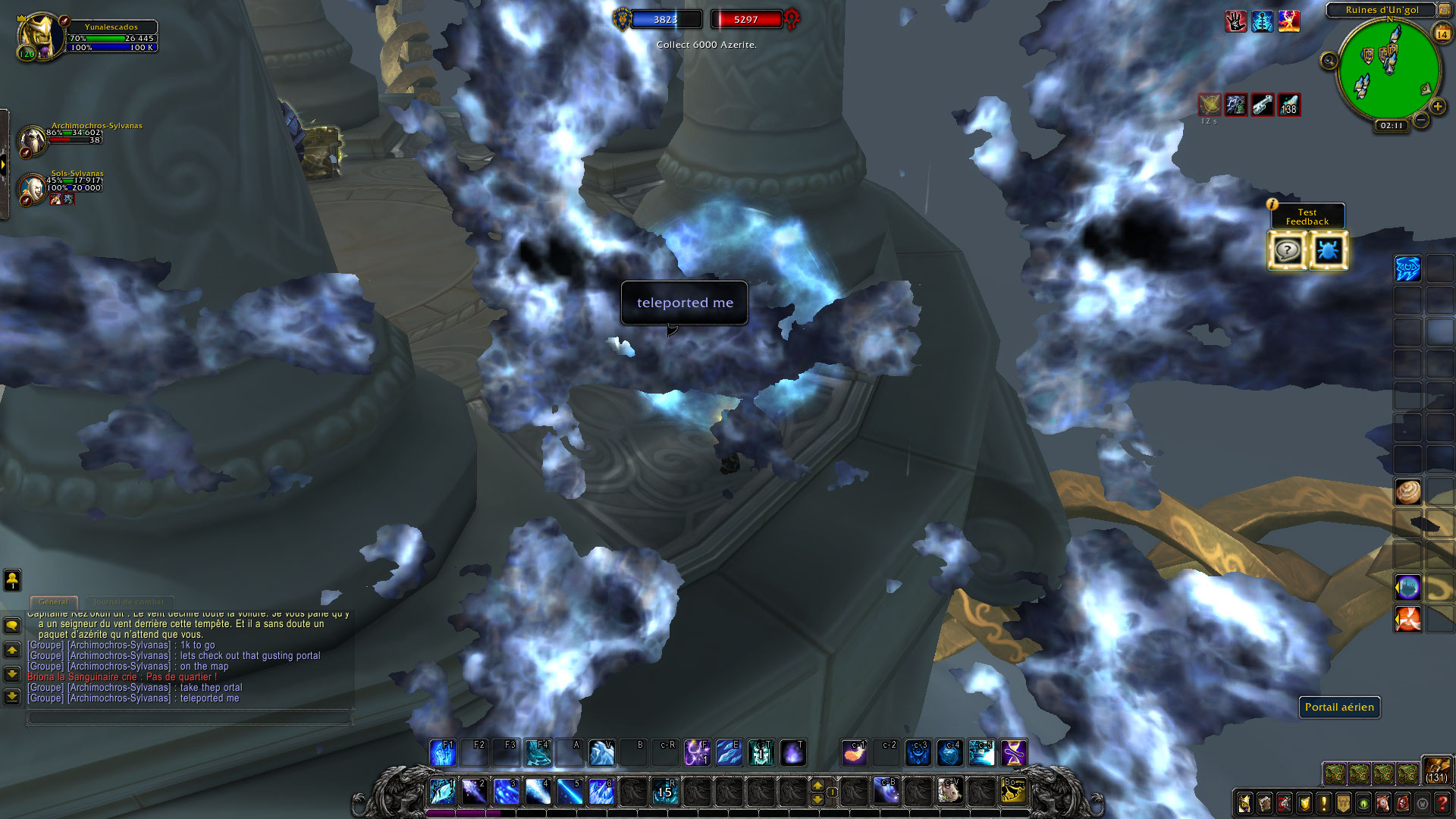Image resolution: width=1456 pixels, height=819 pixels.
Task: Open the quest log exclamation mark button
Action: pos(1323,802)
